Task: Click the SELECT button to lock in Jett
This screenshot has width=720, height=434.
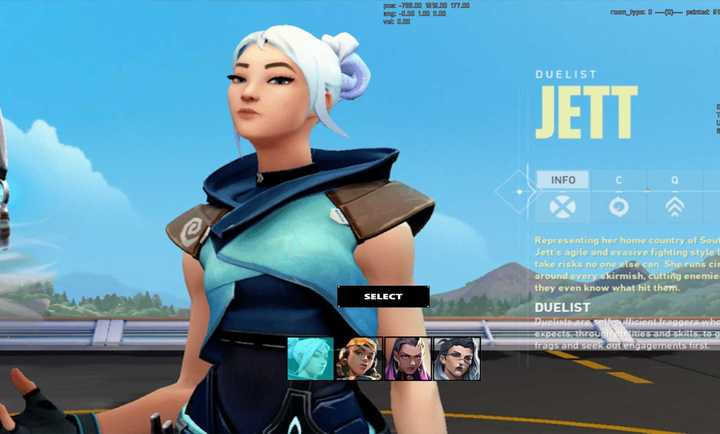Action: tap(383, 296)
